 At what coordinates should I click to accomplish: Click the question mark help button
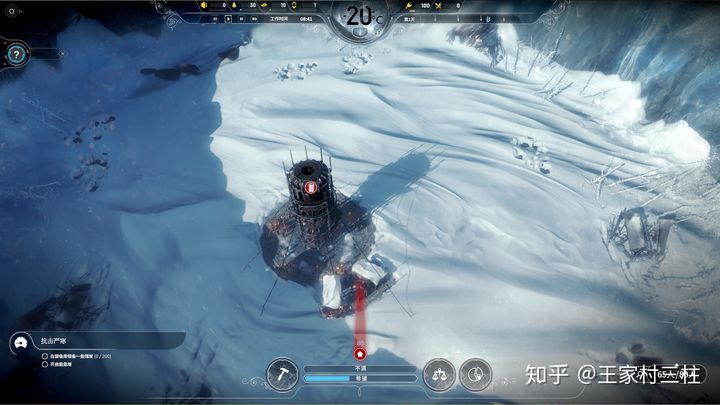pyautogui.click(x=17, y=55)
